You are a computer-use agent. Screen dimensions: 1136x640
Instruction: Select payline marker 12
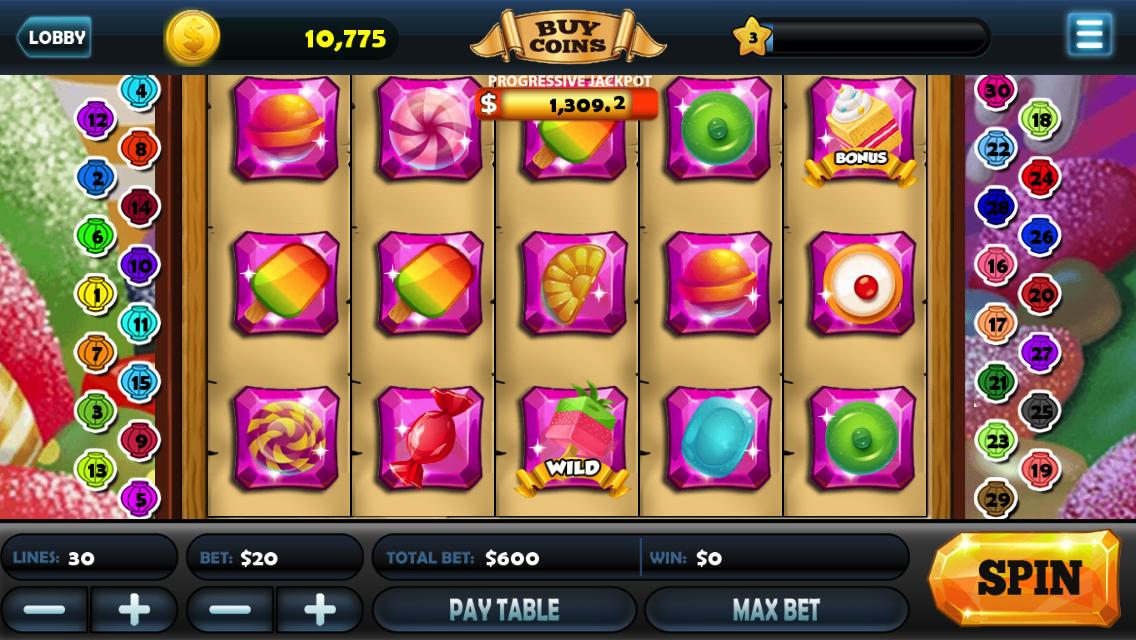click(97, 120)
